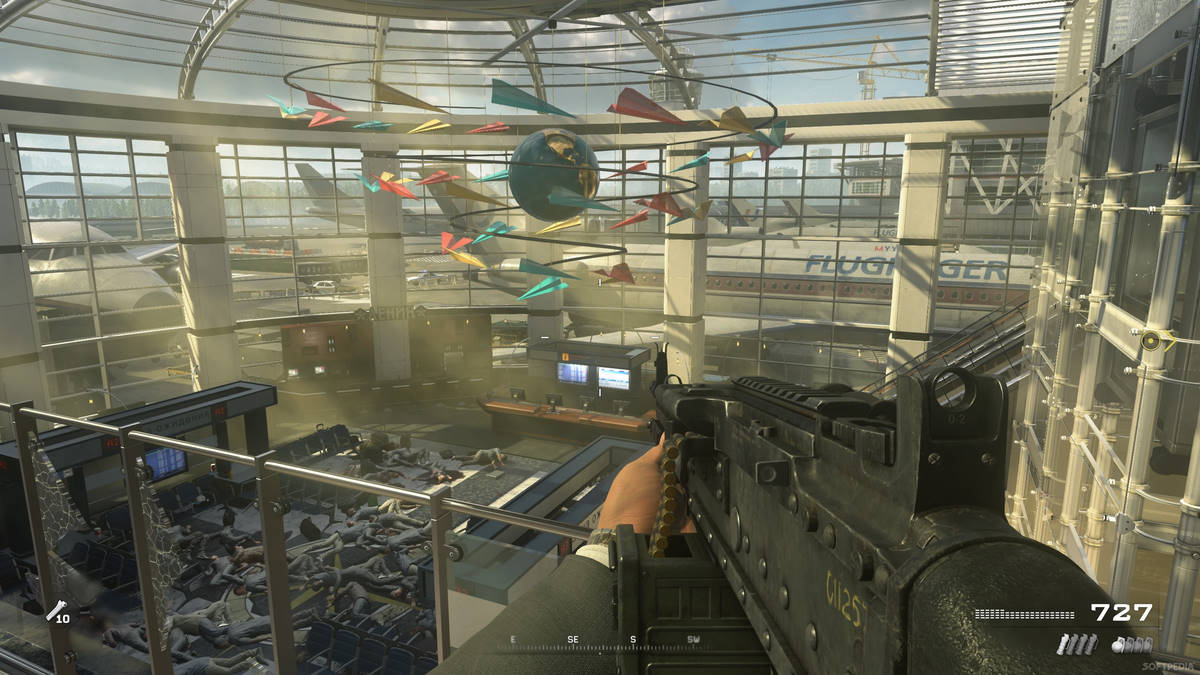Select the flashbang grenade icons

pyautogui.click(x=1076, y=645)
